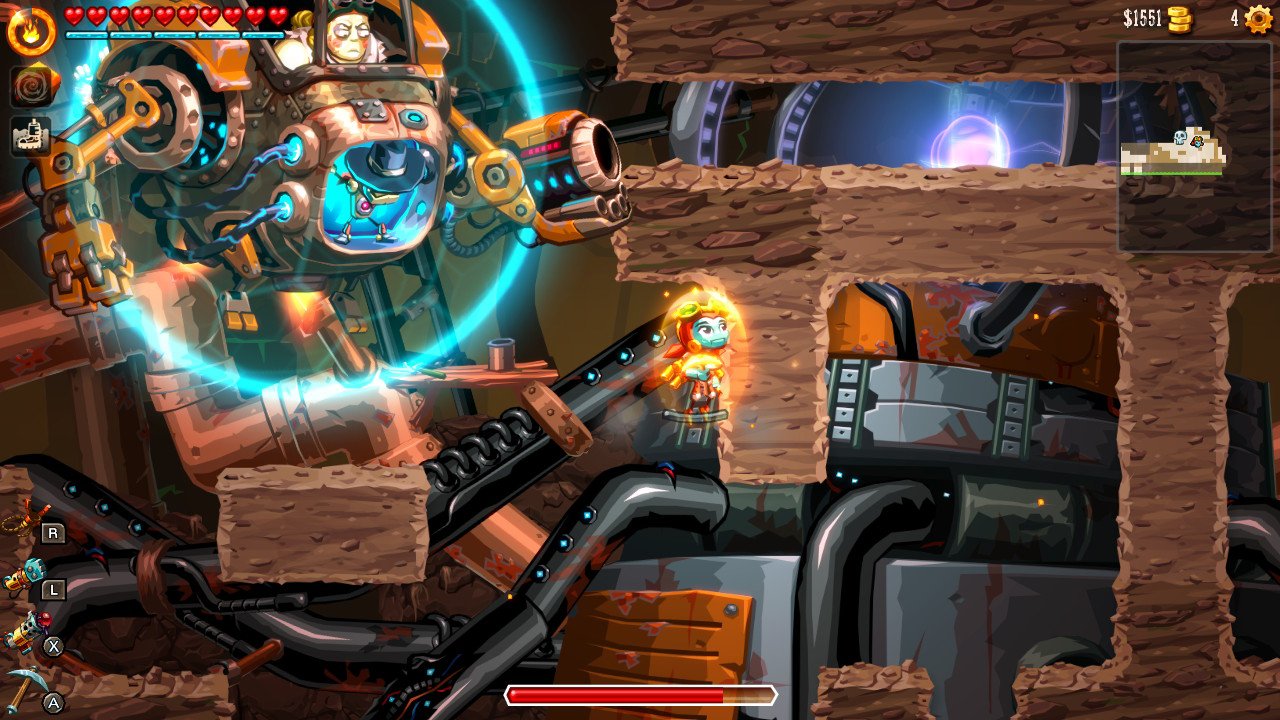Screen dimensions: 1280x720
Task: Select the fire ability icon
Action: (31, 31)
